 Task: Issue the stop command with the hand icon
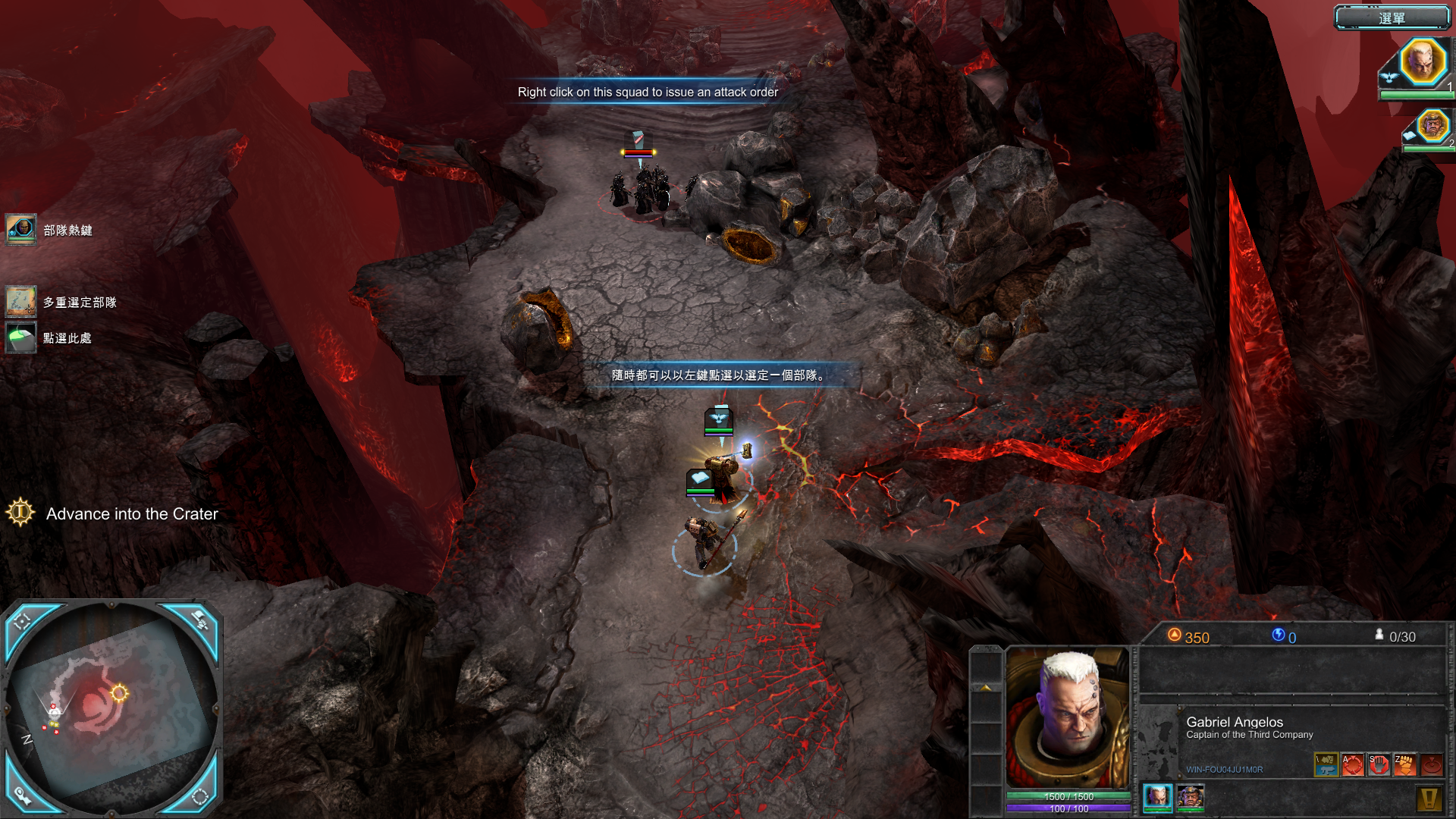point(1379,764)
